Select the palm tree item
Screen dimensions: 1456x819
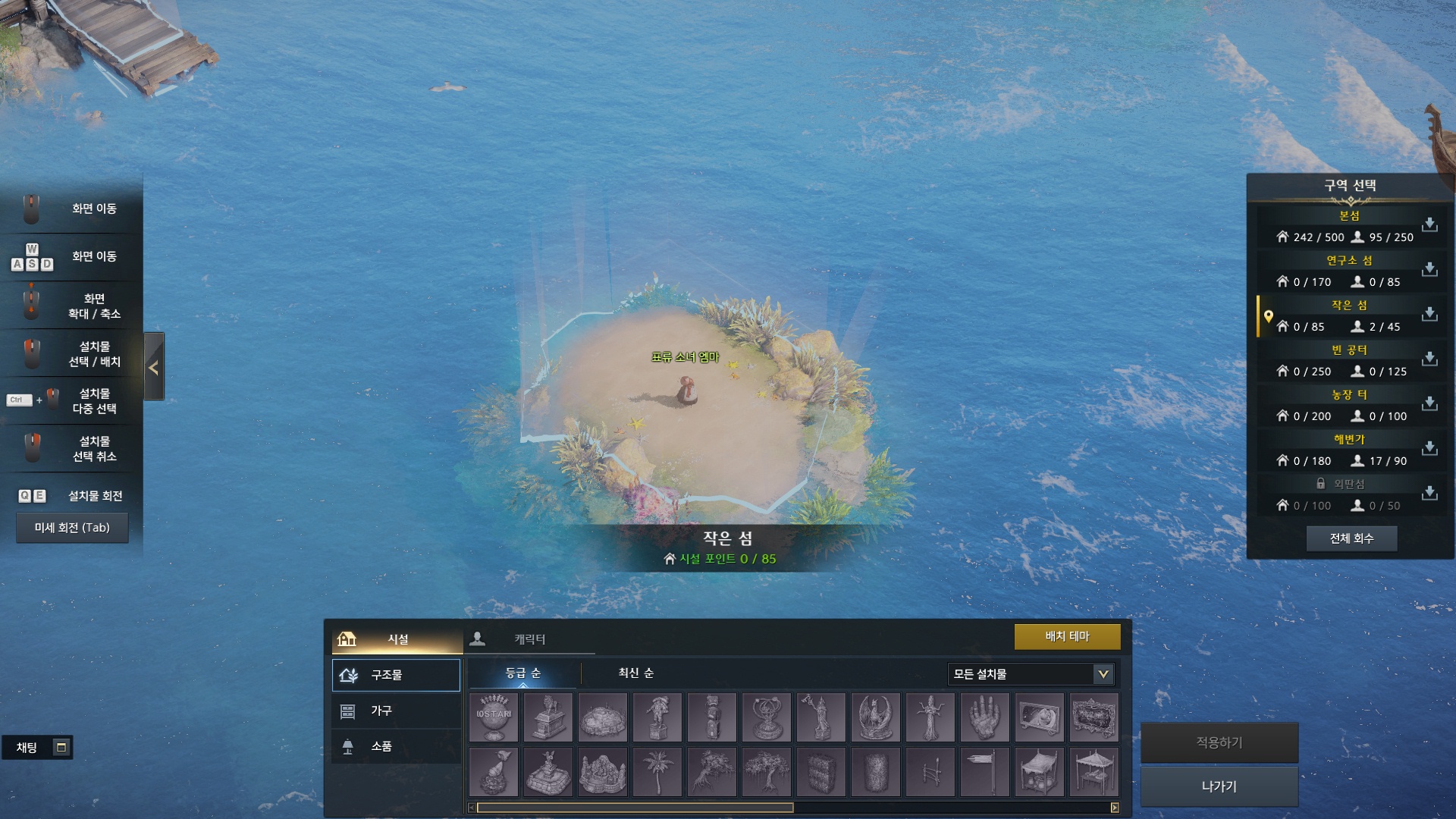pos(657,772)
